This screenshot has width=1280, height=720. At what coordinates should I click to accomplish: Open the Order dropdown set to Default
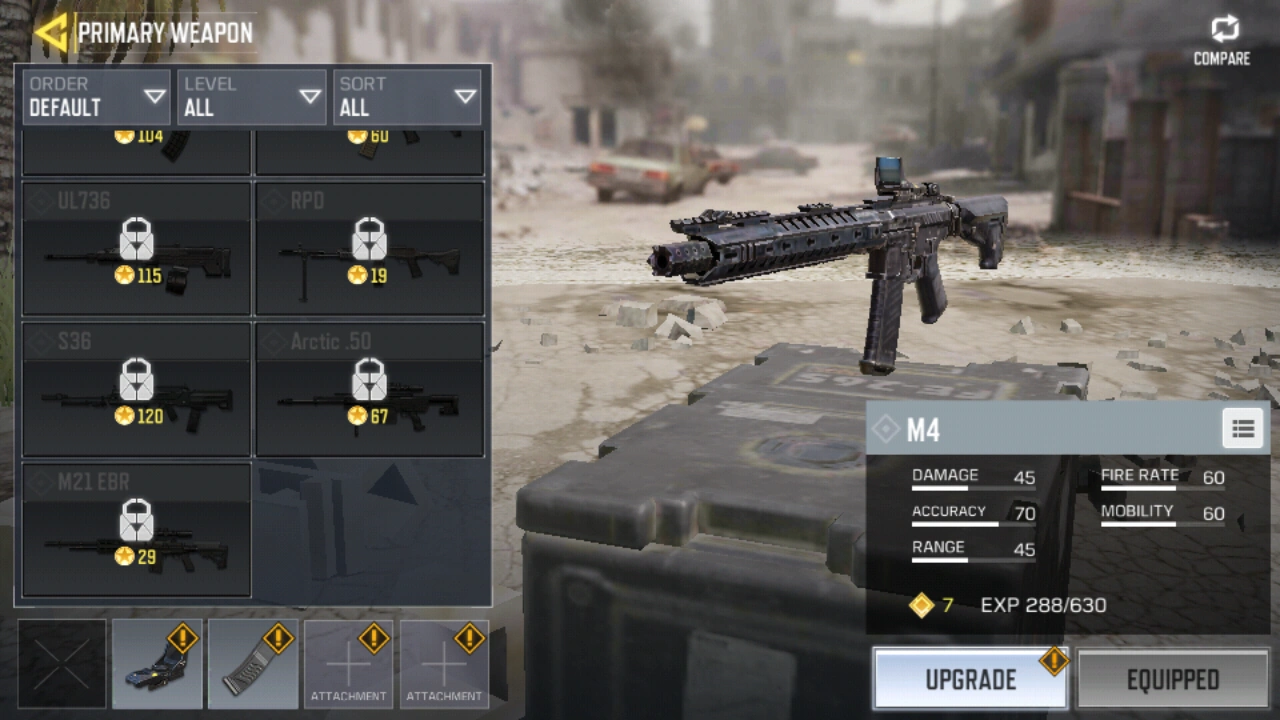tap(96, 97)
